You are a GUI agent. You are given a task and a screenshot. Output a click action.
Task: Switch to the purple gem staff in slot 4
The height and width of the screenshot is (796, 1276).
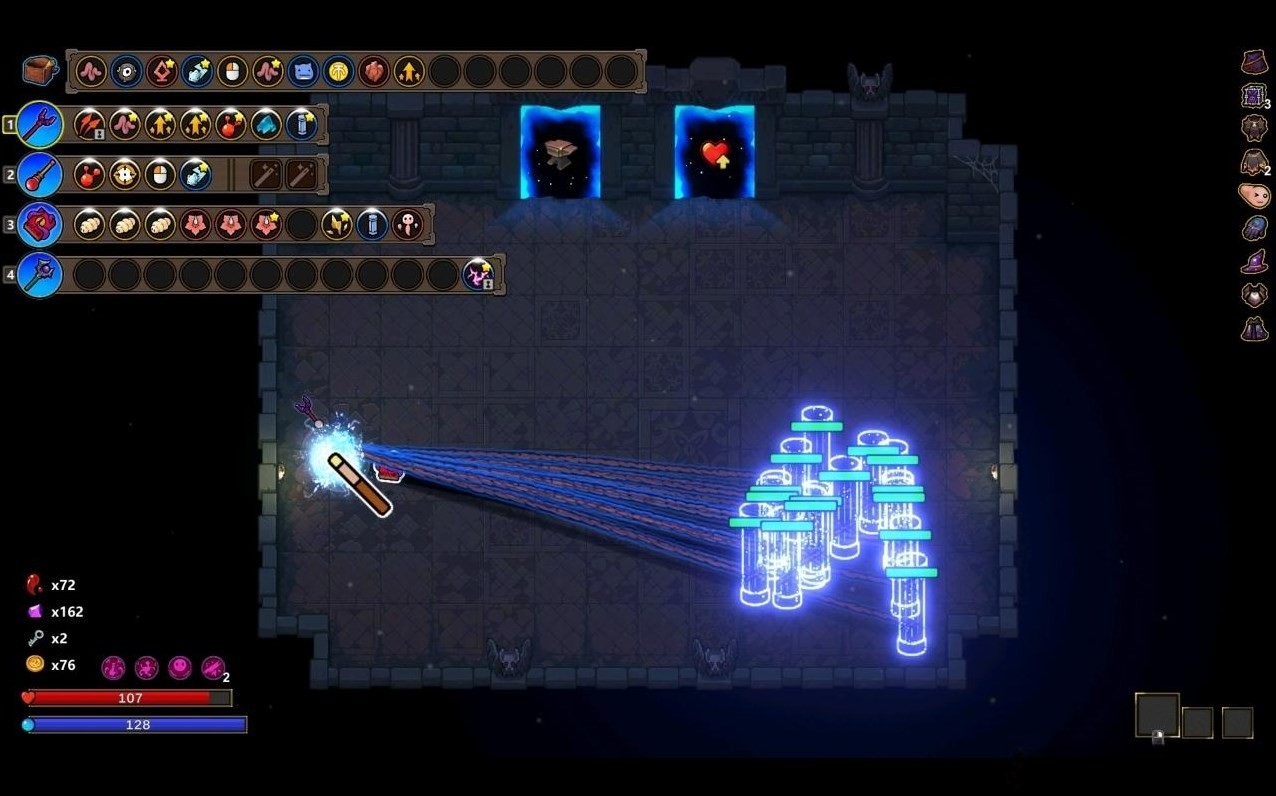40,274
